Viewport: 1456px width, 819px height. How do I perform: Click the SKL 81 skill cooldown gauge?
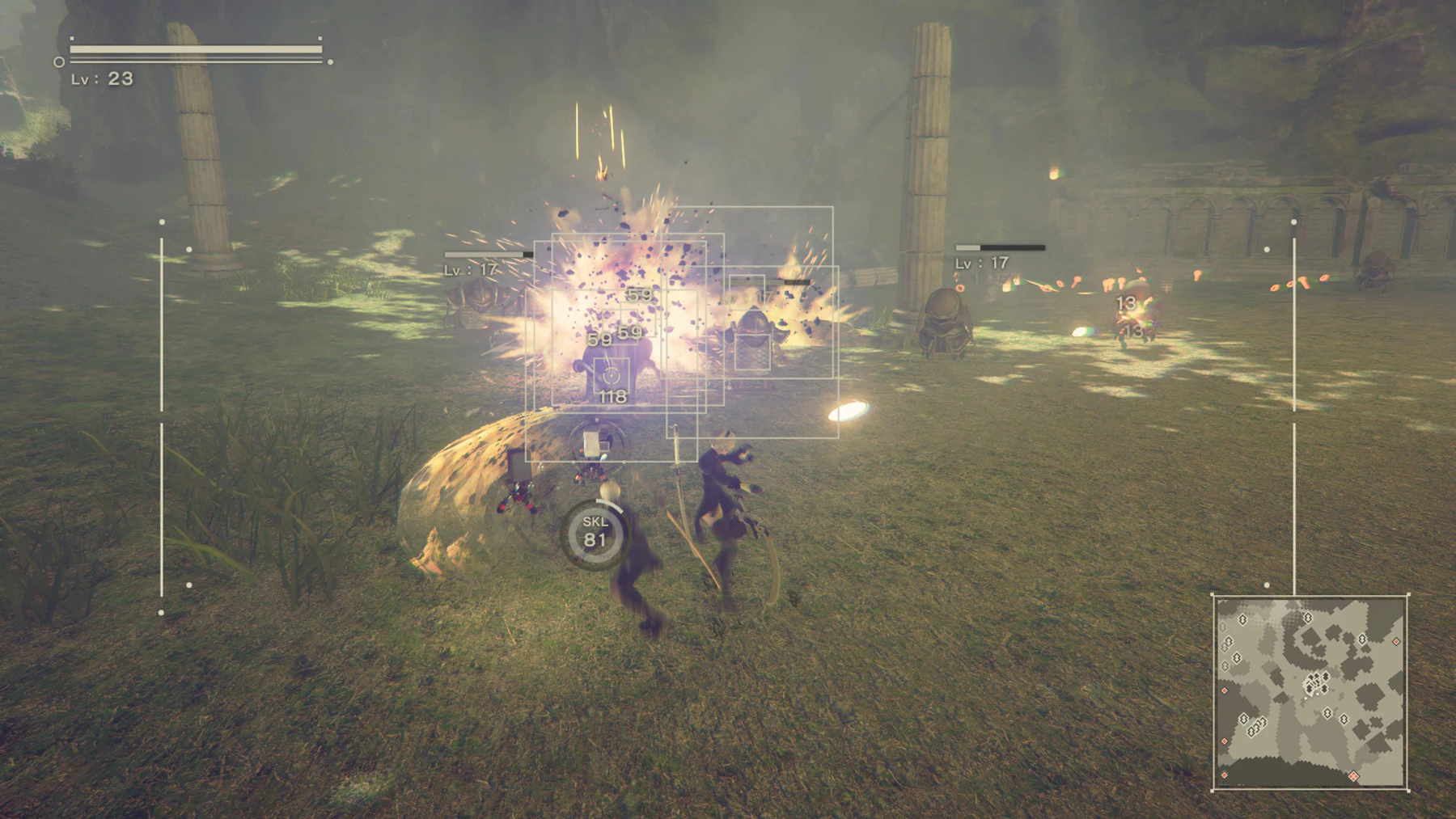[595, 534]
